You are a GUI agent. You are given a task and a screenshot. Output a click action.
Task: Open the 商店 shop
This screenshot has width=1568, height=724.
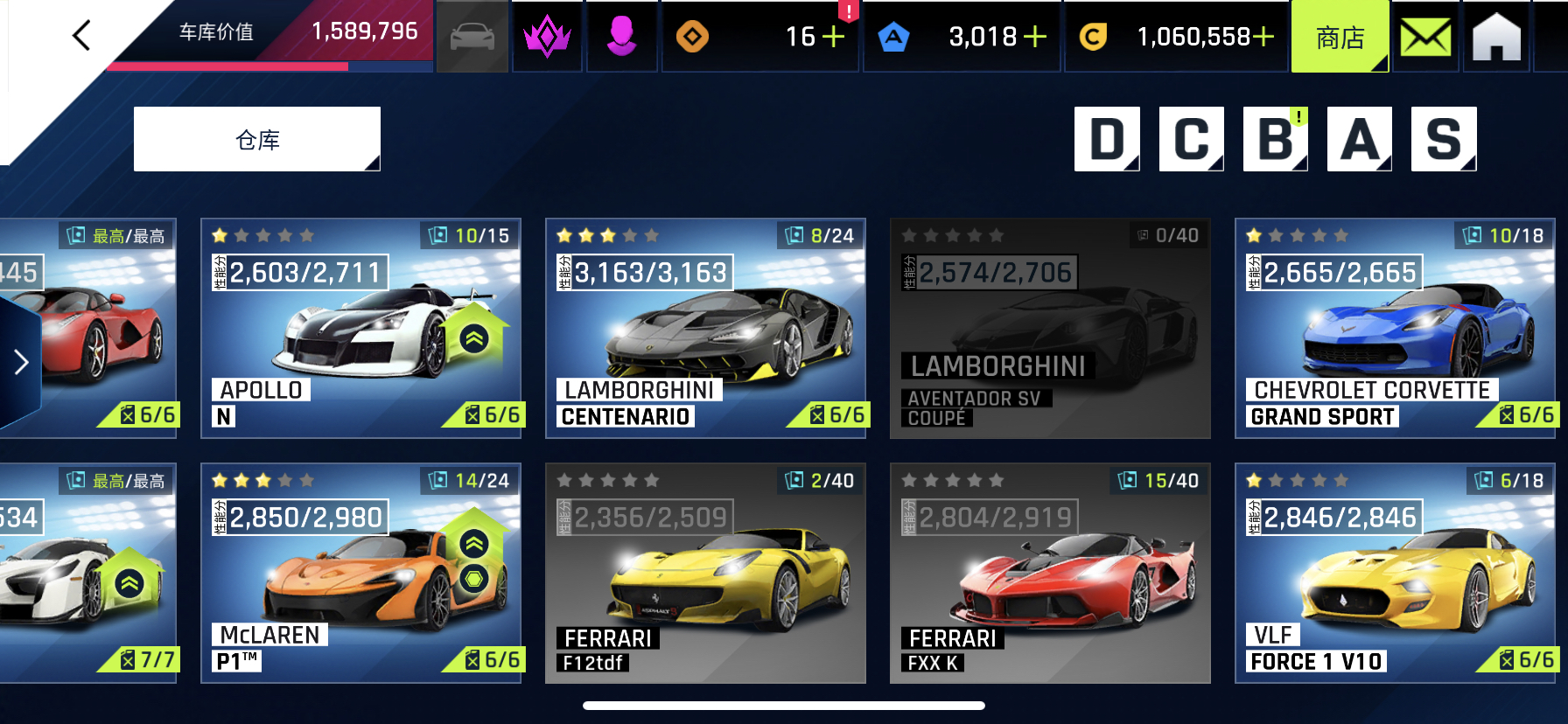coord(1340,38)
